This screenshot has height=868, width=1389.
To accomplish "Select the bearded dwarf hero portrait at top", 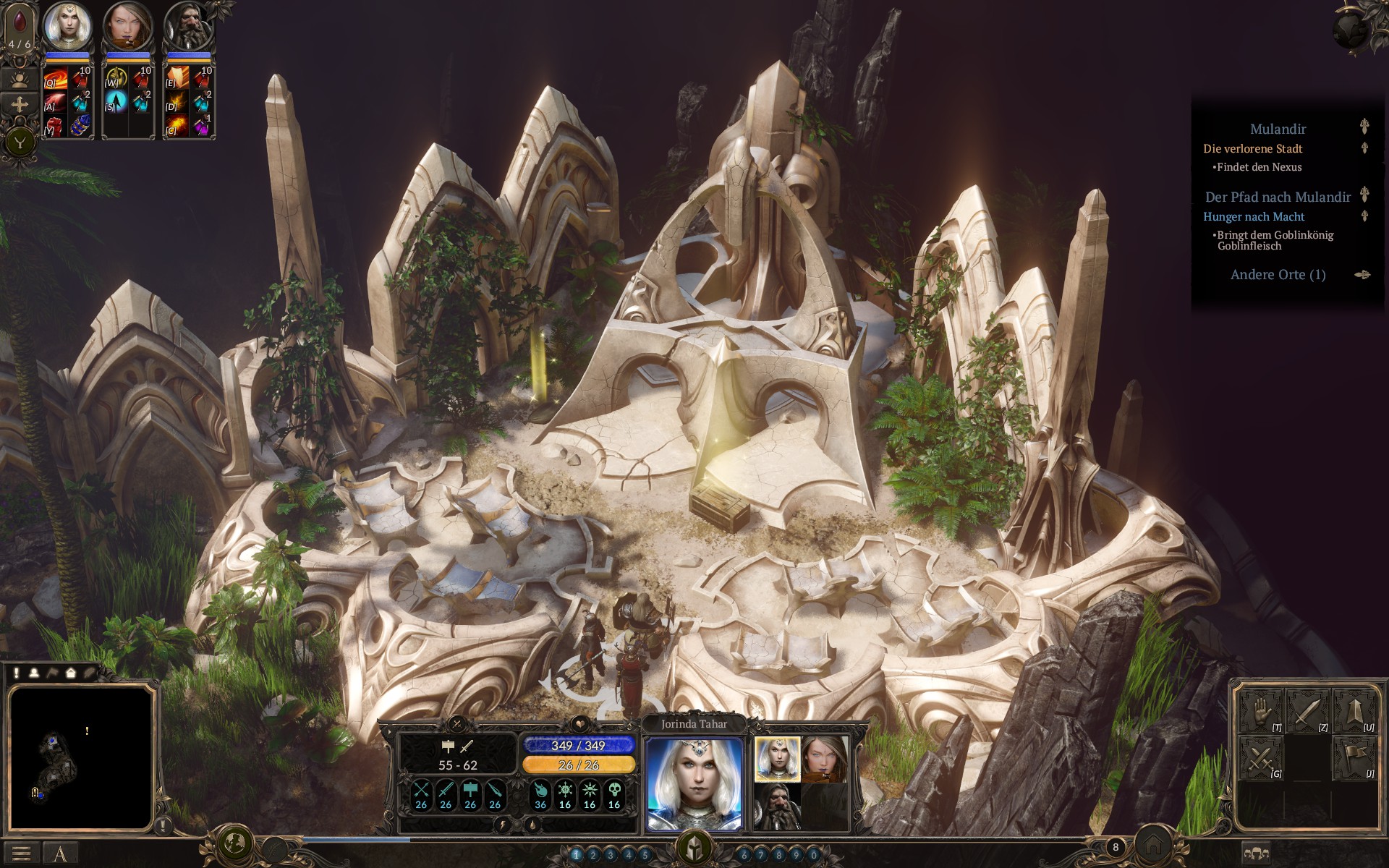I will (189, 26).
